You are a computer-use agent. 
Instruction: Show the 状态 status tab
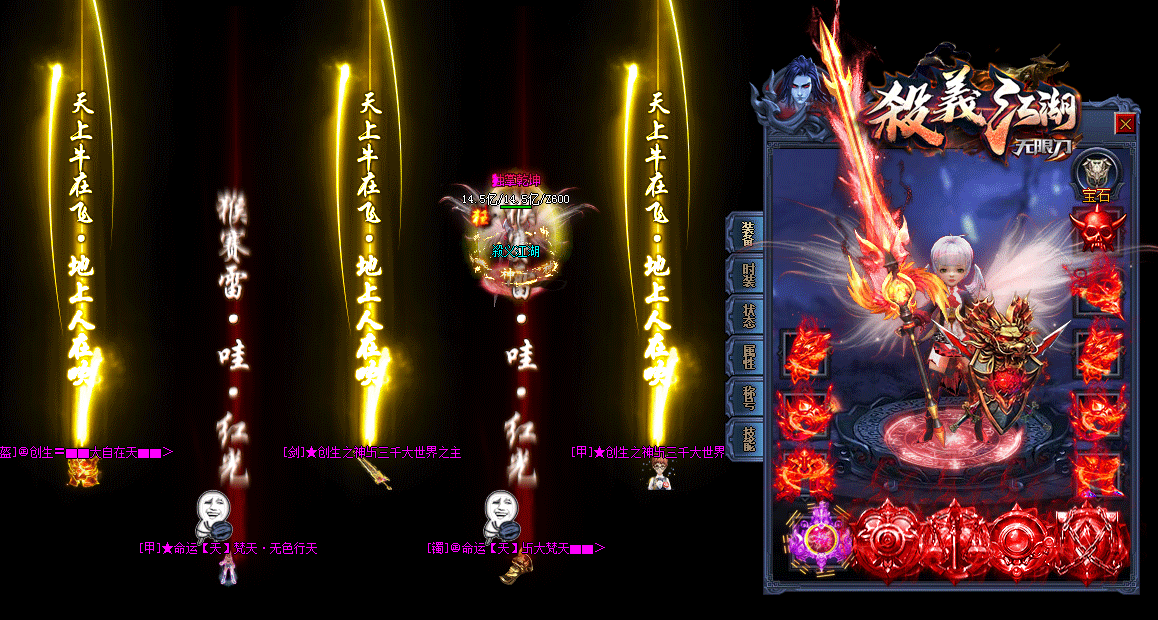coord(747,316)
